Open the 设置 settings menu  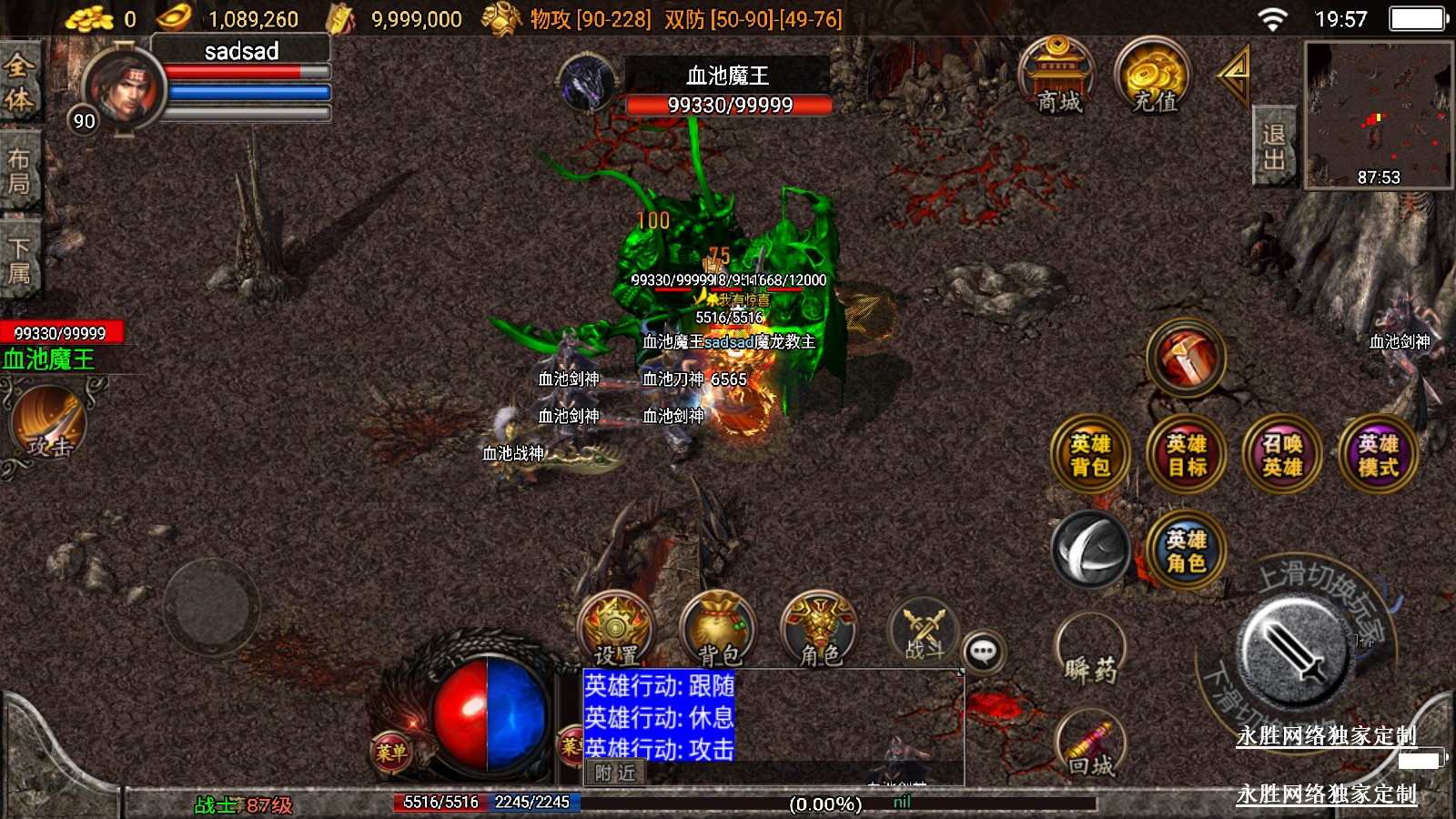(615, 630)
